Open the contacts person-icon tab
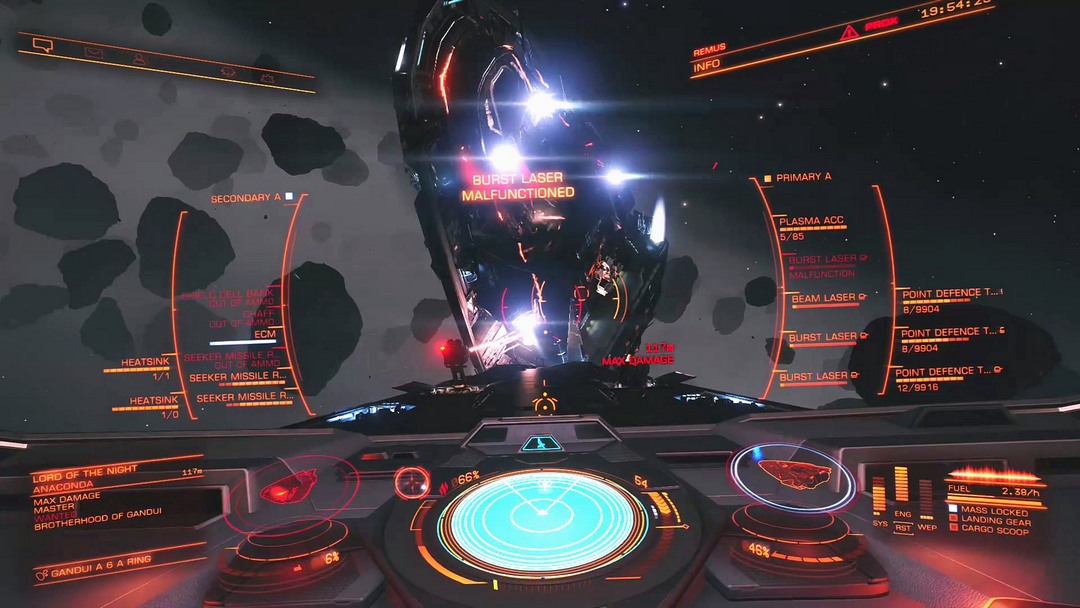Image resolution: width=1080 pixels, height=608 pixels. pyautogui.click(x=140, y=59)
